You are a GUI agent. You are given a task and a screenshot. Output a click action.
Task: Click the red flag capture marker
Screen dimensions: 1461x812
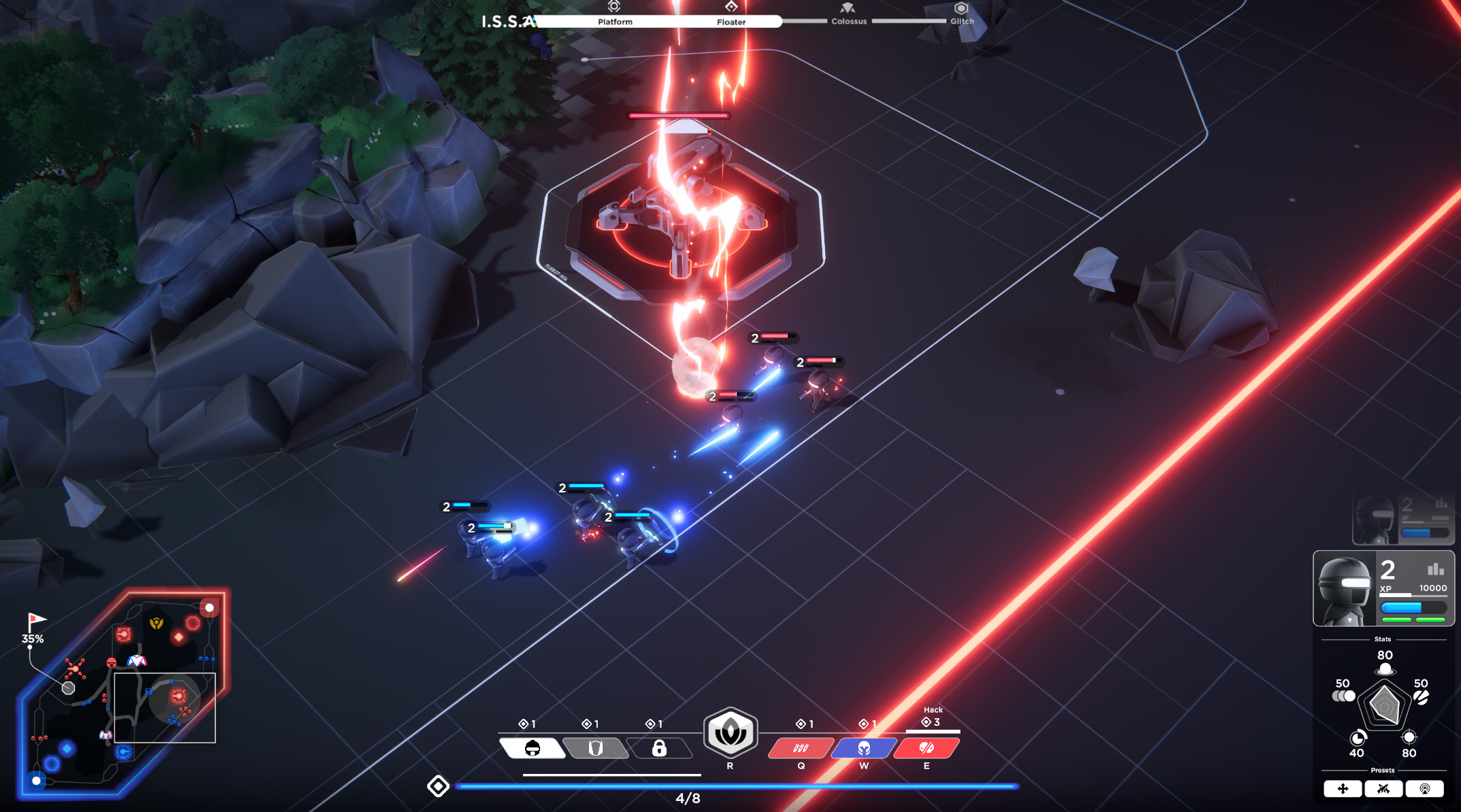click(35, 620)
